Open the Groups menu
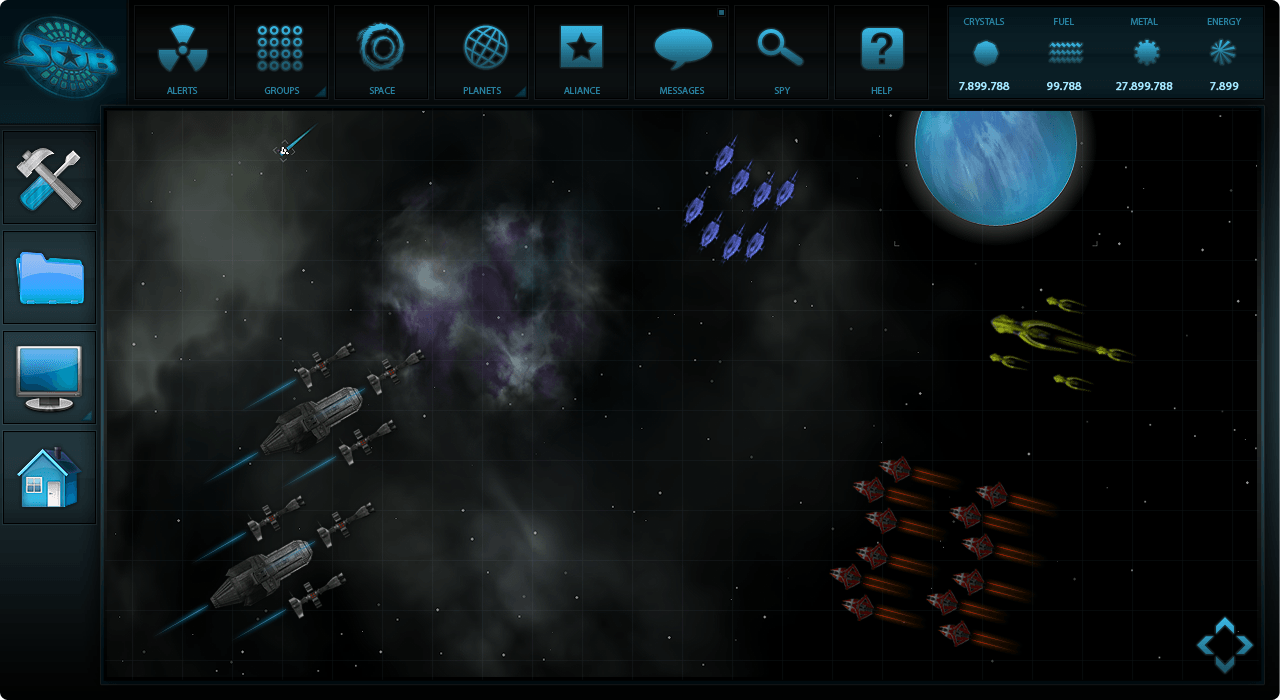The height and width of the screenshot is (700, 1280). (x=281, y=53)
